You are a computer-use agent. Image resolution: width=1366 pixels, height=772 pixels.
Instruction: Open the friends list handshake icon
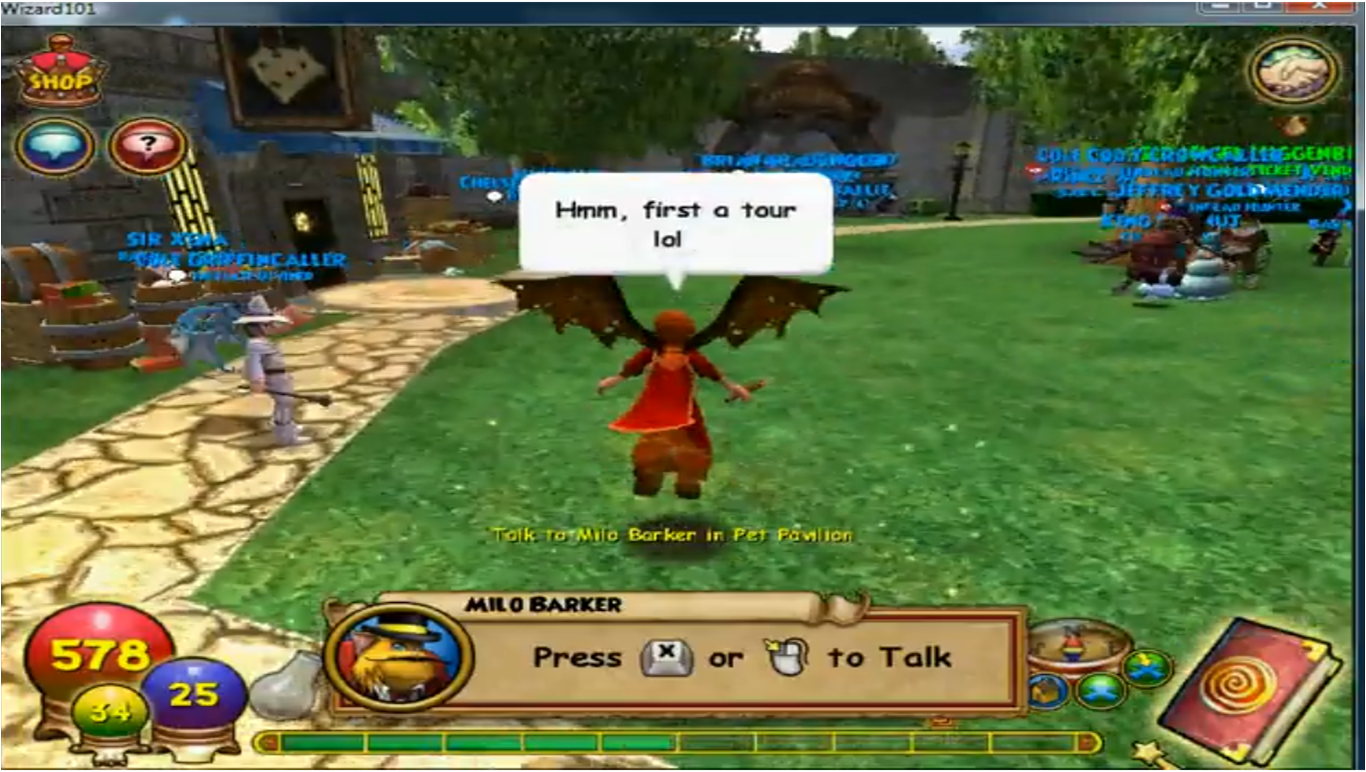tap(1293, 70)
